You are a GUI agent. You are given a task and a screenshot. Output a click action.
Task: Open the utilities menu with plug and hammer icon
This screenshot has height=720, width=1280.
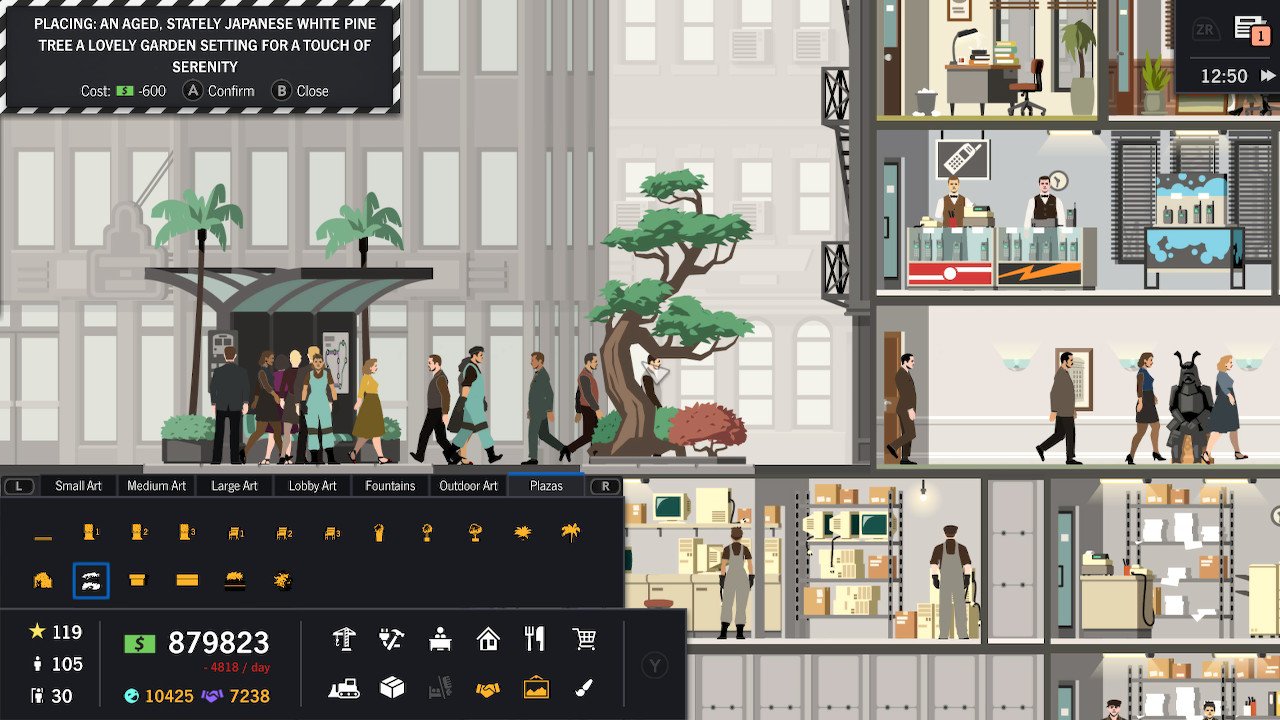point(390,637)
